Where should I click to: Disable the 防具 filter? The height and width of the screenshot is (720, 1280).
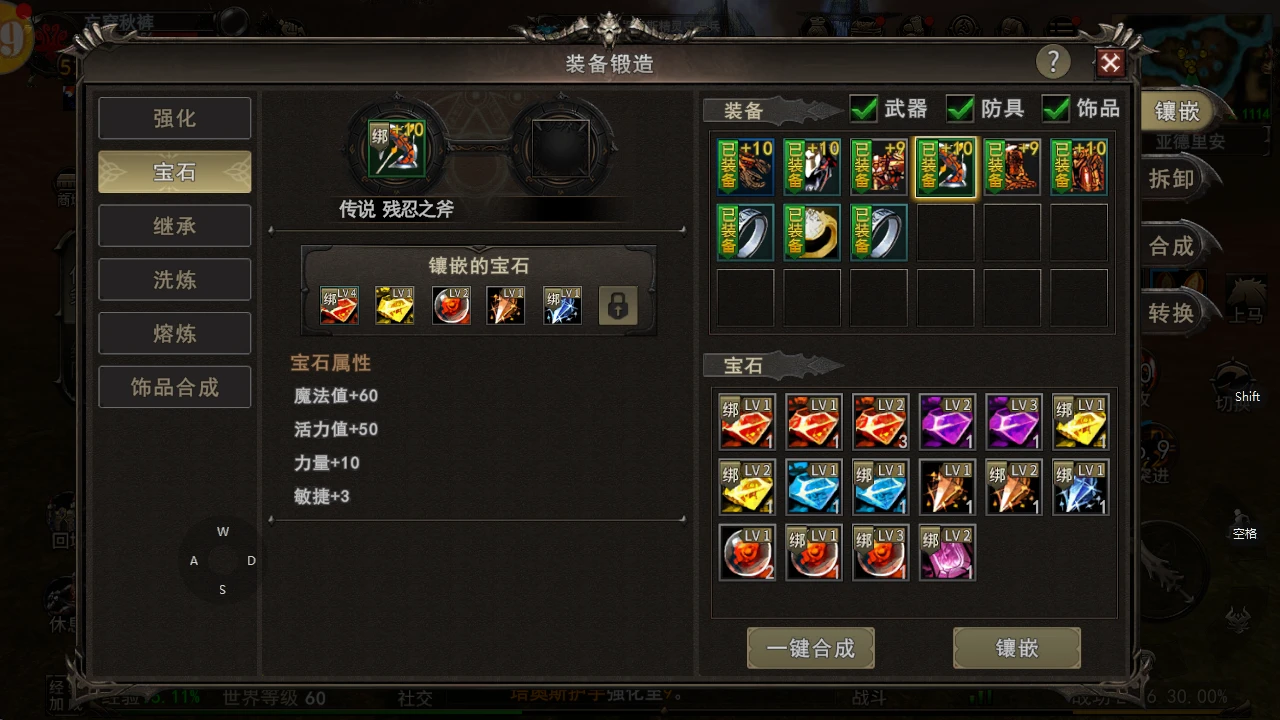(x=959, y=110)
